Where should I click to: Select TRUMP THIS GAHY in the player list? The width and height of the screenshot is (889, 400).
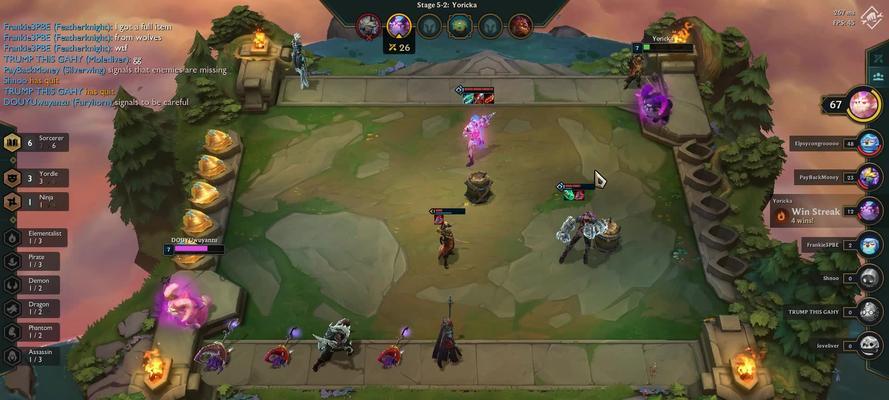[870, 312]
